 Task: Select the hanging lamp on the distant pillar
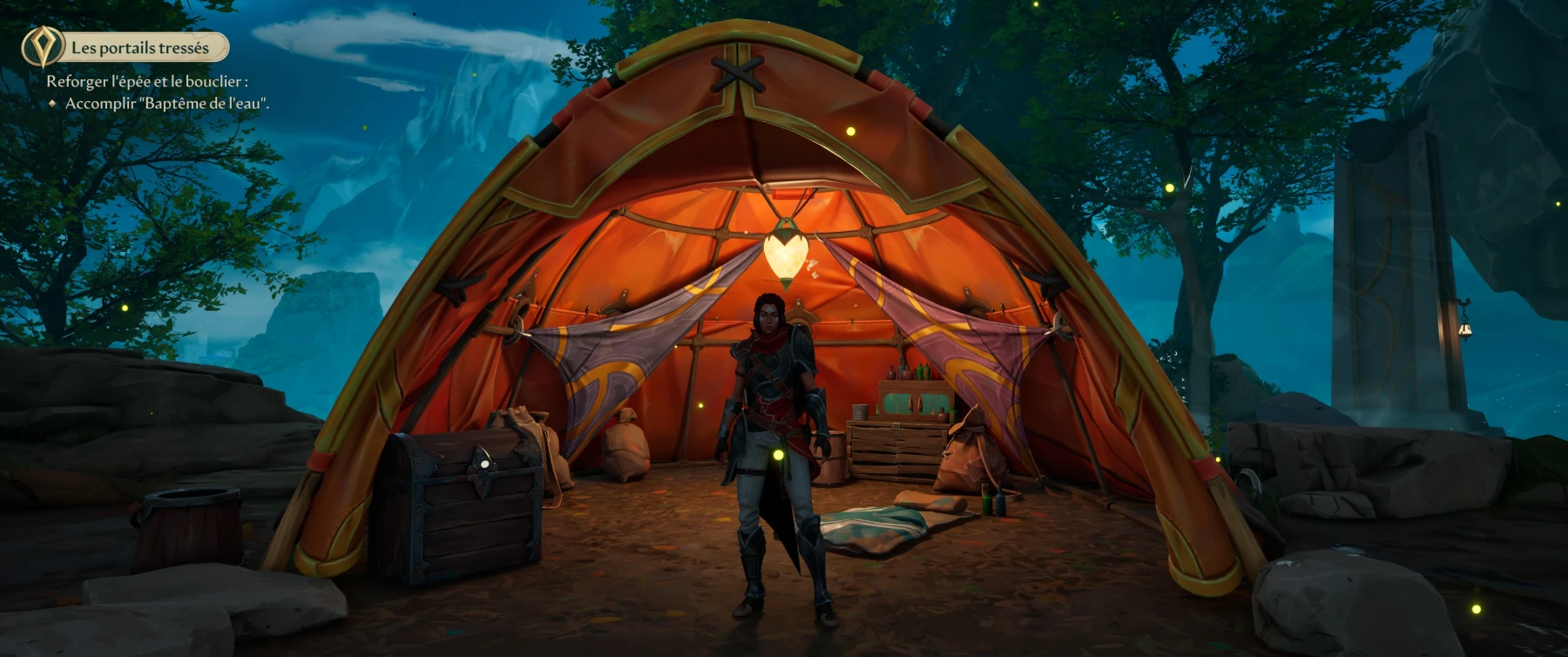click(1465, 329)
